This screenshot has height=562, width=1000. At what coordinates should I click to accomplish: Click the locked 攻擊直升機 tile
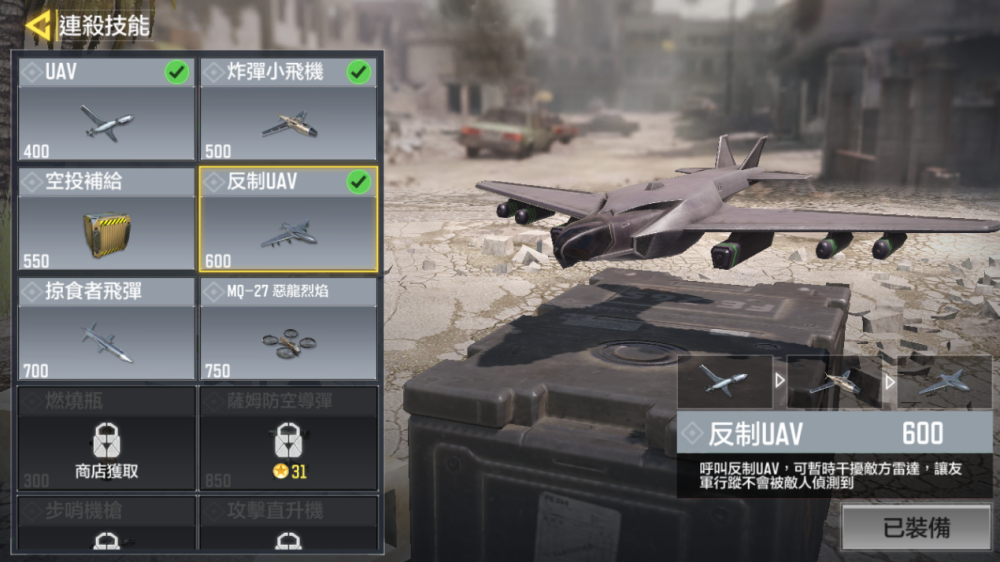[288, 524]
